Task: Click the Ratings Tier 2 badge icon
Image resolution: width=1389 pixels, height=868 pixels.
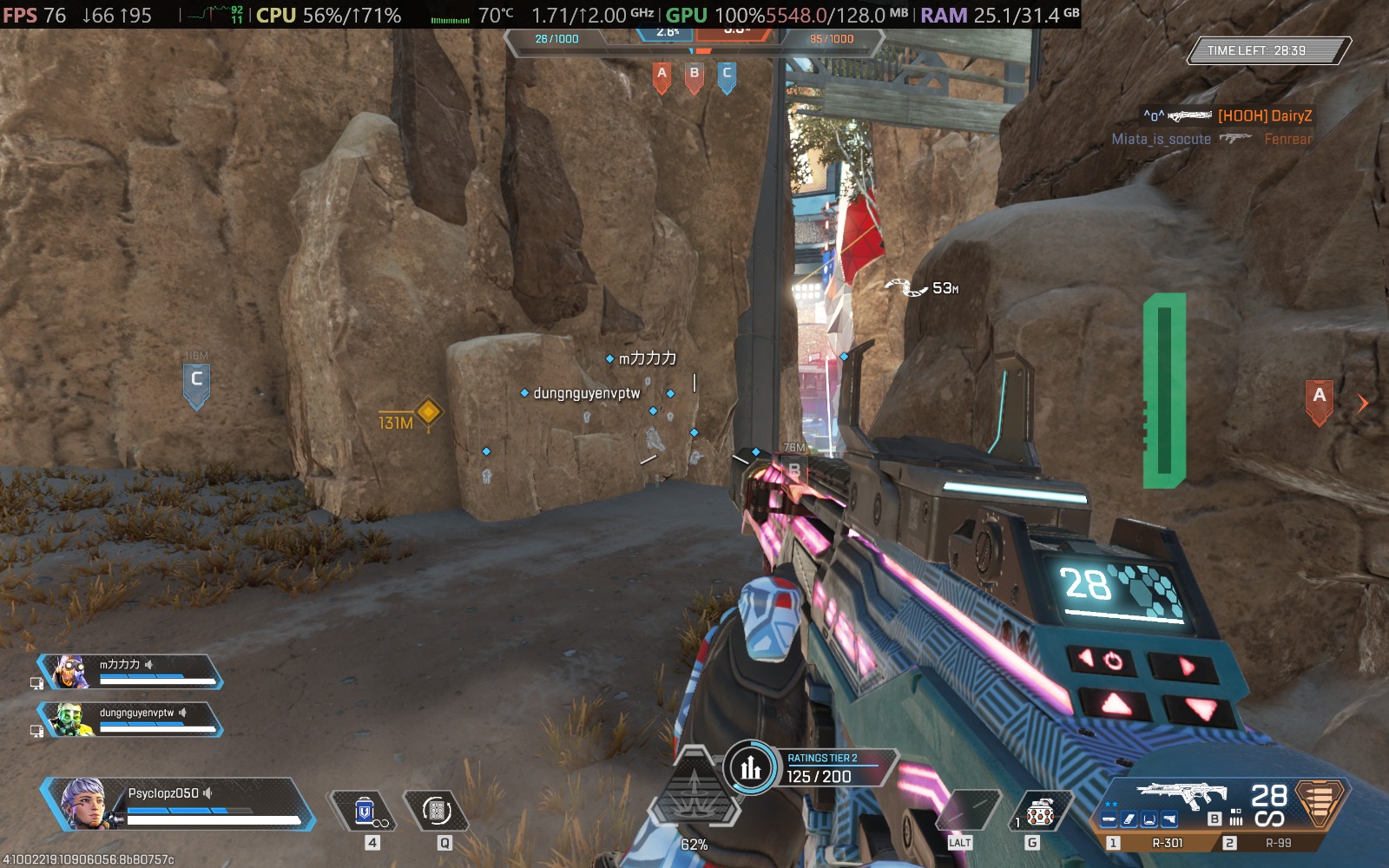Action: click(x=752, y=767)
